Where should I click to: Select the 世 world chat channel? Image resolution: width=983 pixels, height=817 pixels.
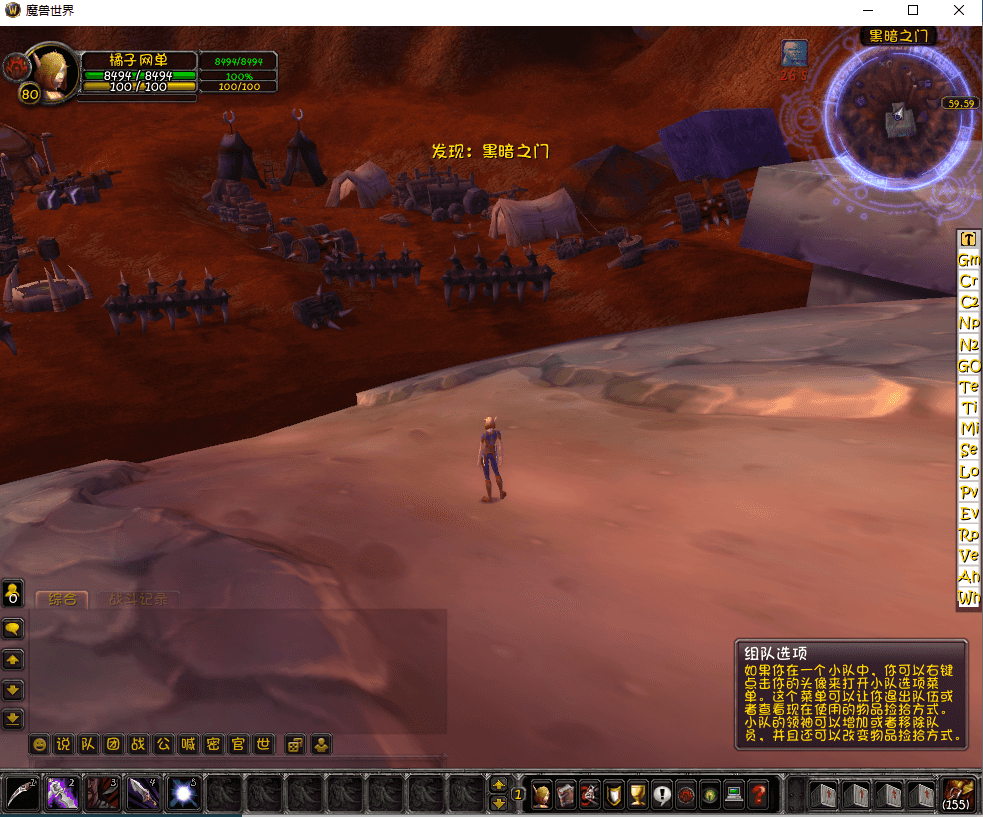pyautogui.click(x=263, y=744)
